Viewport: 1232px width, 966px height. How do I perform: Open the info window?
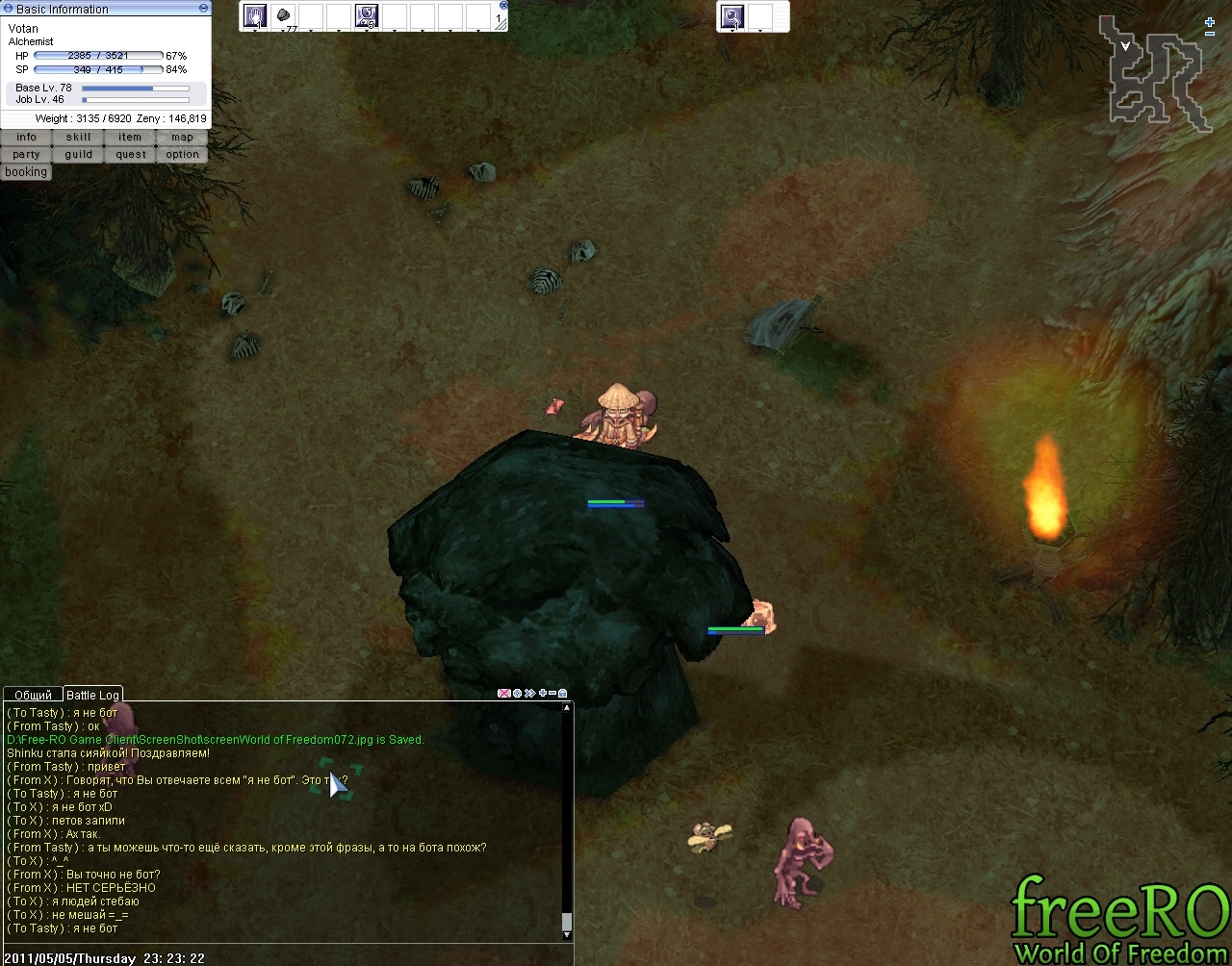coord(26,138)
